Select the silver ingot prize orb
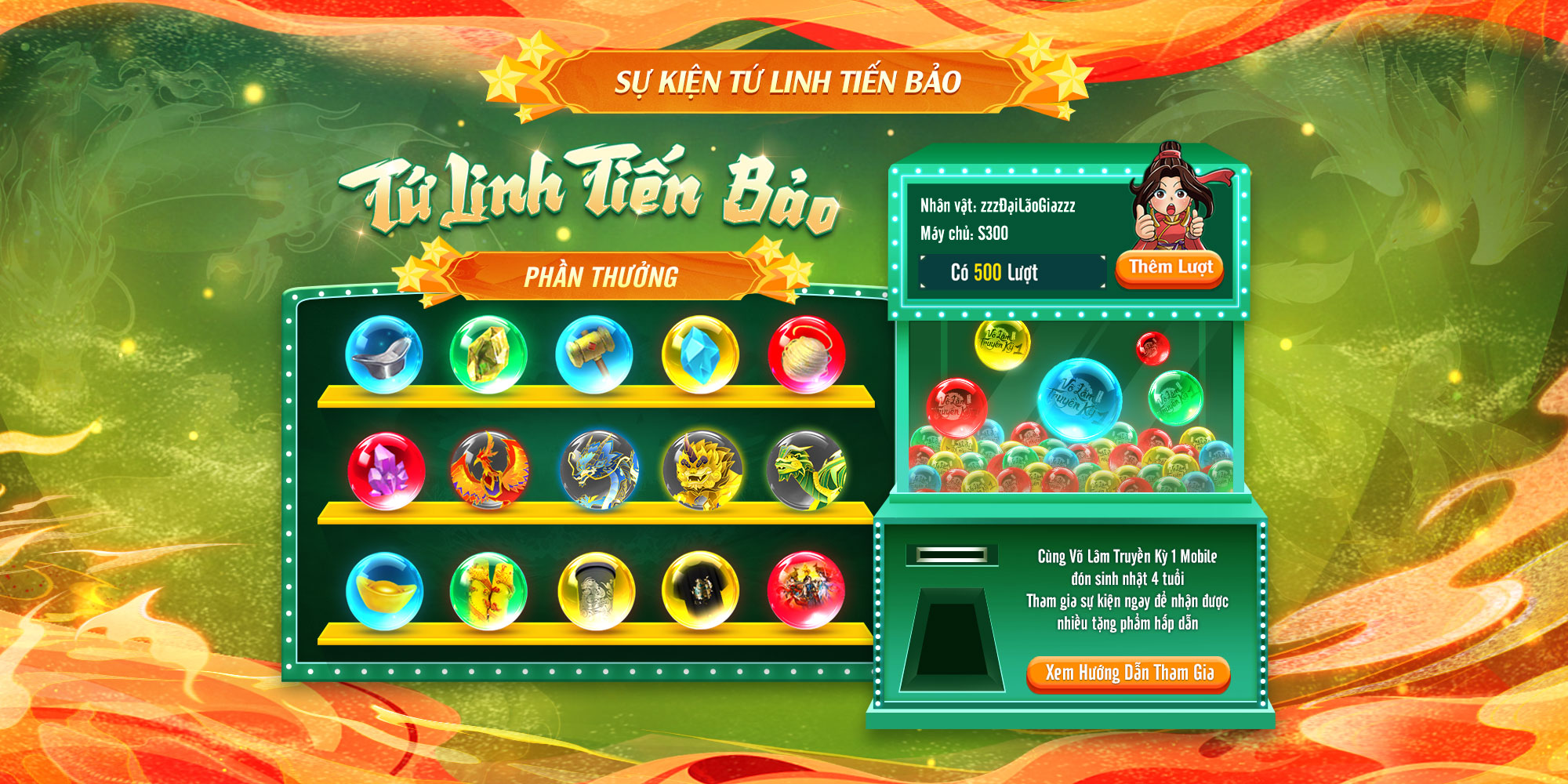This screenshot has height=784, width=1568. pos(383,354)
